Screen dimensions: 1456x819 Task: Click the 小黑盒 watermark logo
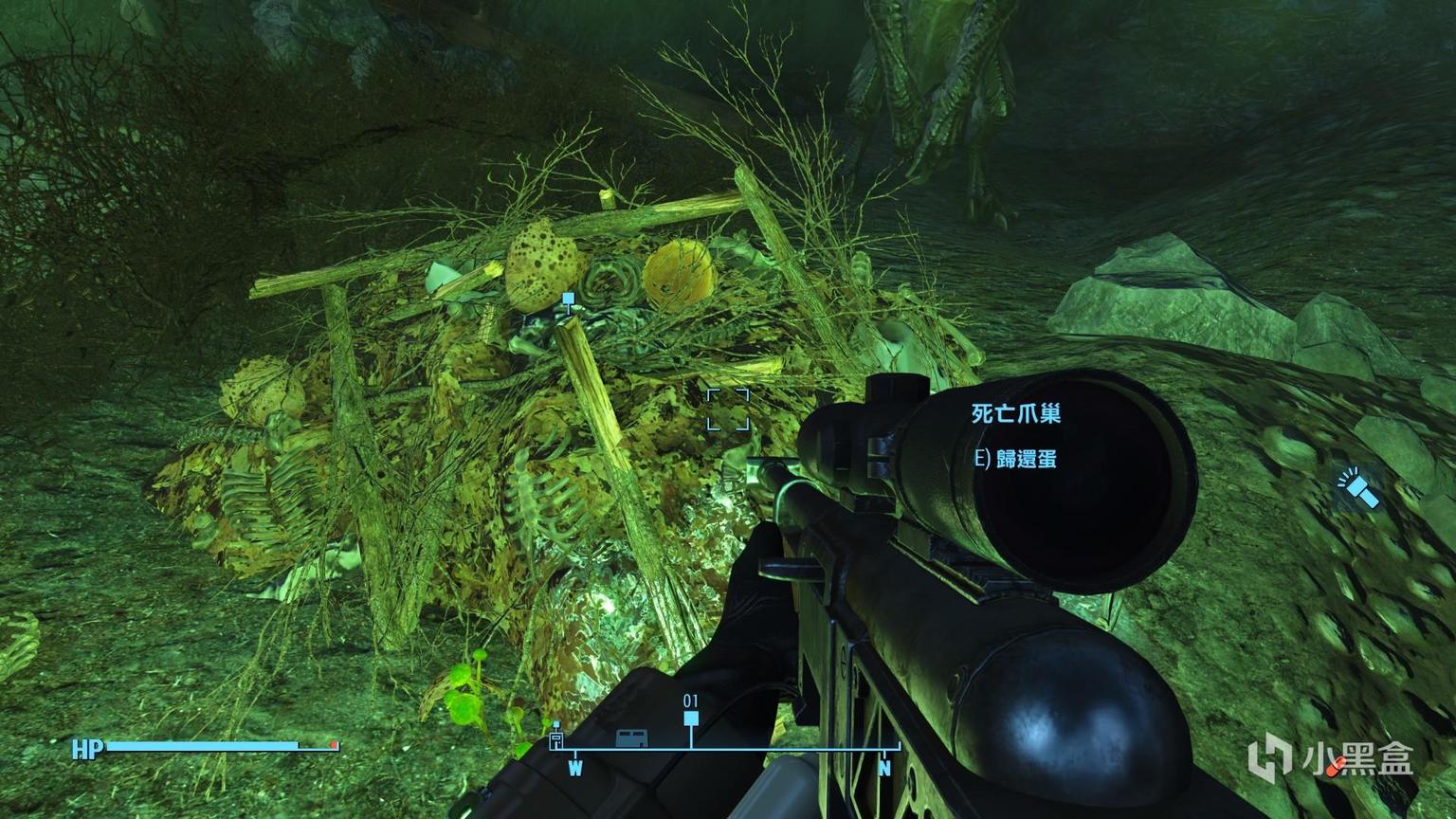pyautogui.click(x=1270, y=758)
